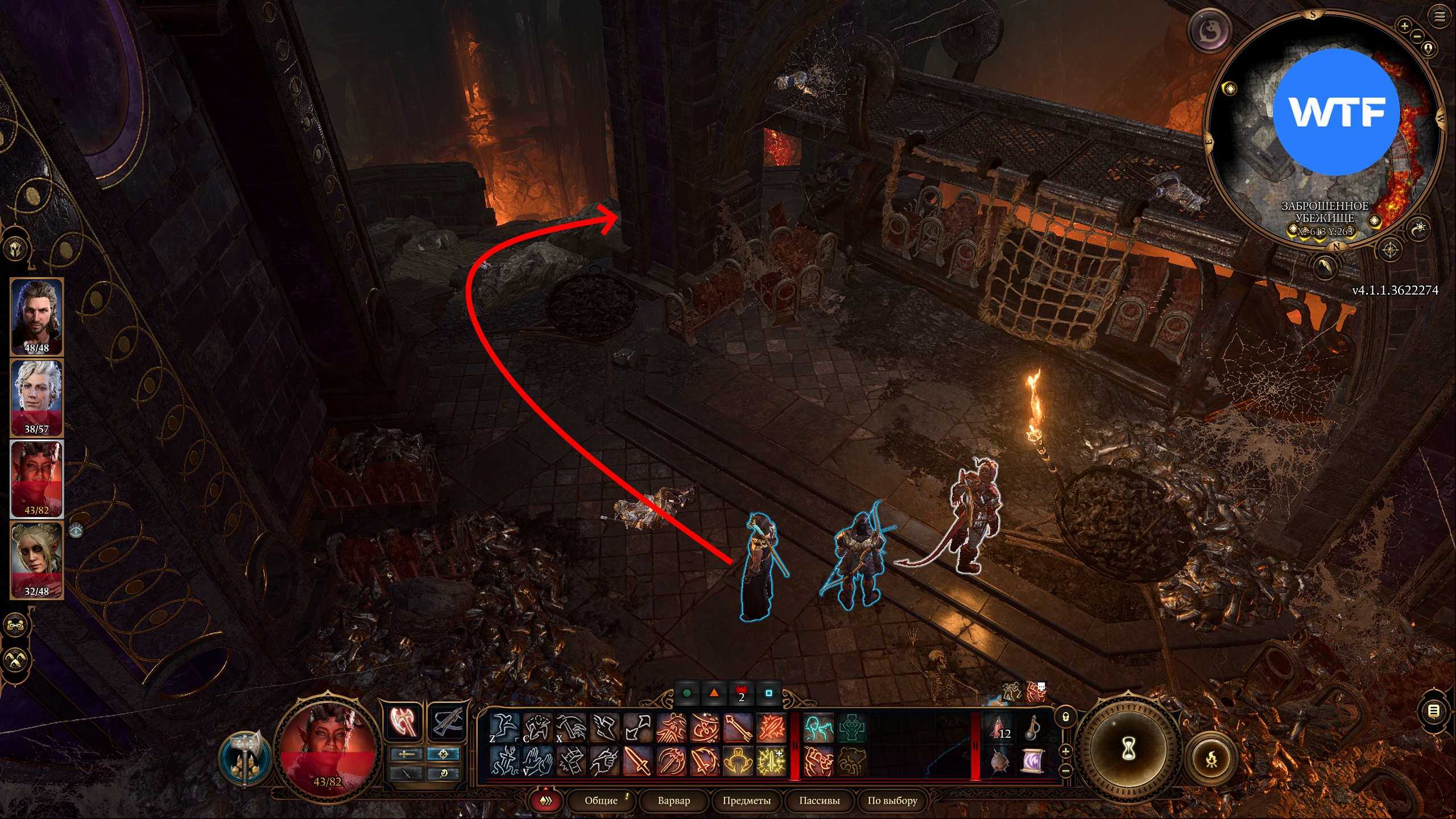Zoom out the minimap with minus button

point(1417,36)
